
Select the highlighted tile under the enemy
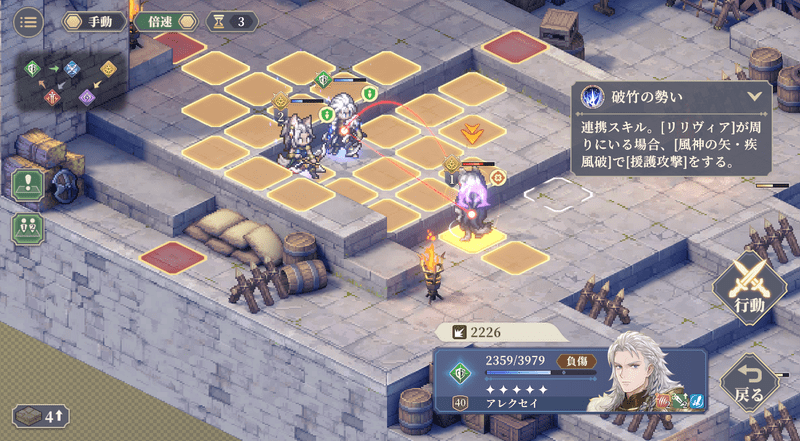click(x=469, y=236)
